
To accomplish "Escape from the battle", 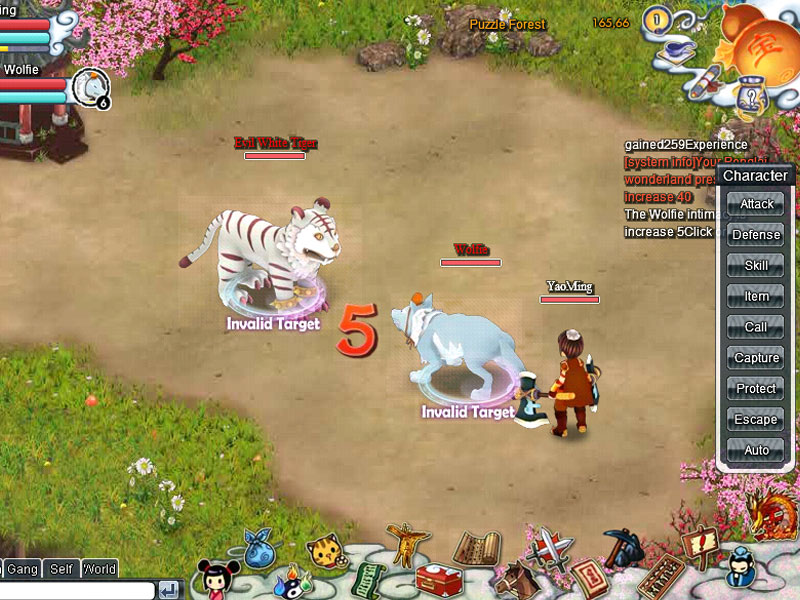I will pos(756,420).
